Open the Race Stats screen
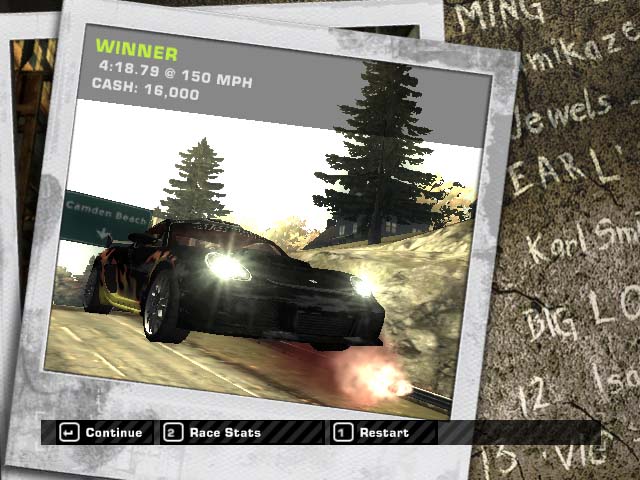Viewport: 640px width, 480px height. (213, 433)
